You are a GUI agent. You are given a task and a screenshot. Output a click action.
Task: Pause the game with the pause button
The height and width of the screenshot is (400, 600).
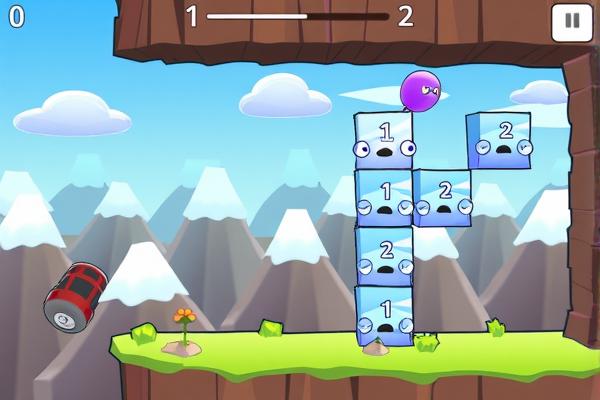(x=571, y=21)
